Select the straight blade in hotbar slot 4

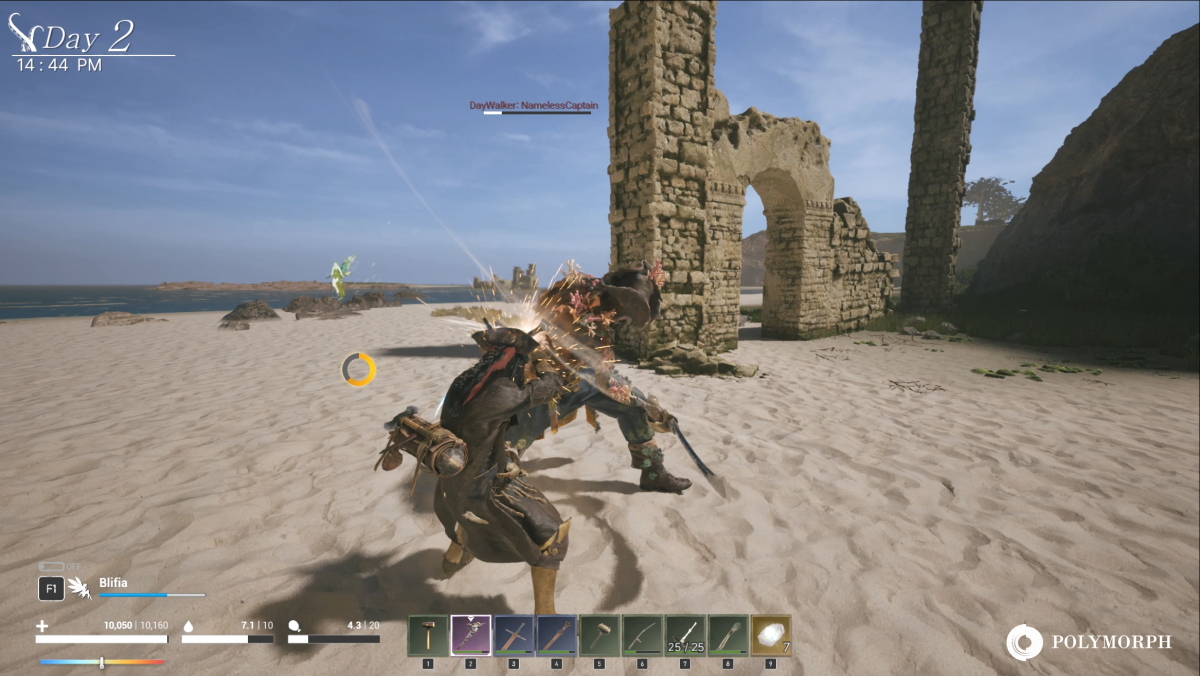[557, 635]
